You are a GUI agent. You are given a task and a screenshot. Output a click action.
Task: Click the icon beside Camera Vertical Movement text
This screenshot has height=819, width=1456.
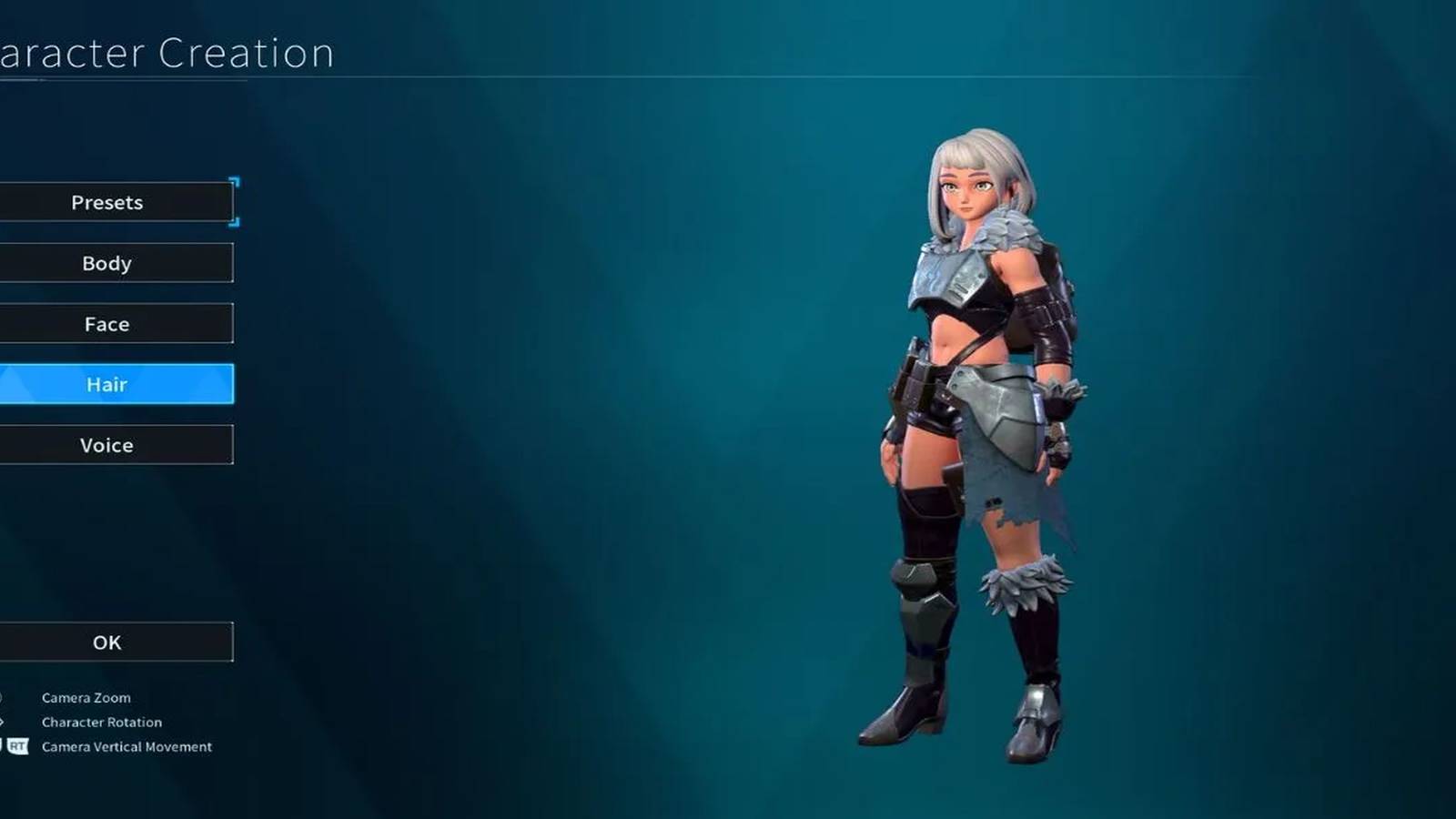click(19, 747)
